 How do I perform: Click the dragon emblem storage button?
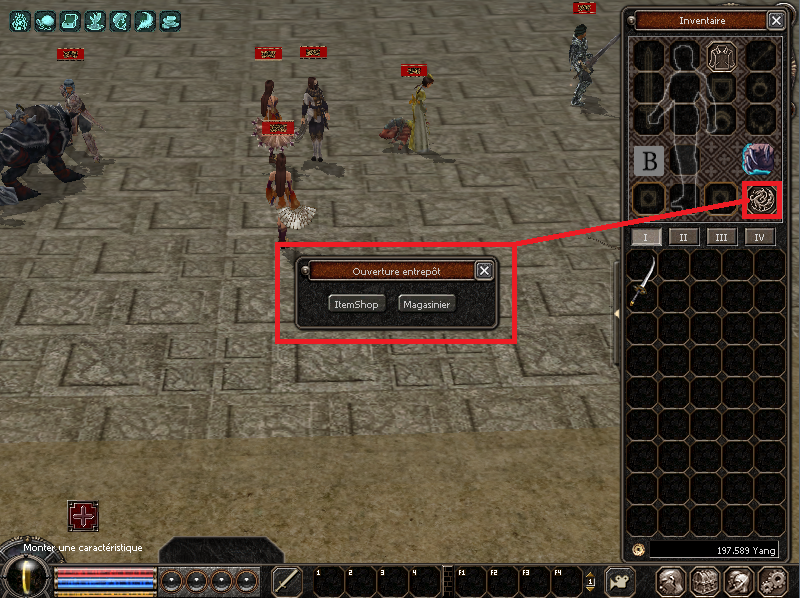(761, 198)
